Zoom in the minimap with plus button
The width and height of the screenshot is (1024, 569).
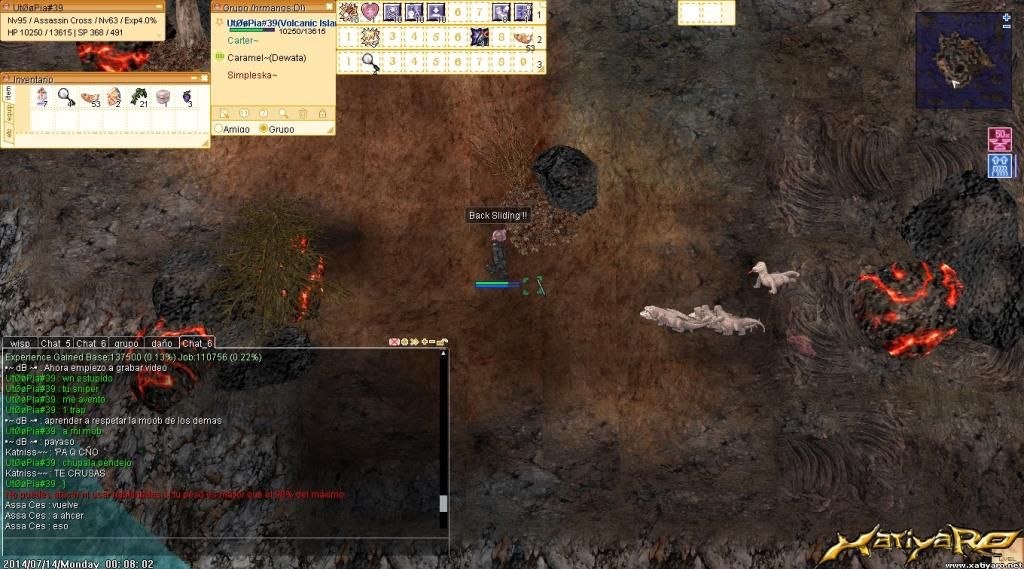pos(1006,17)
